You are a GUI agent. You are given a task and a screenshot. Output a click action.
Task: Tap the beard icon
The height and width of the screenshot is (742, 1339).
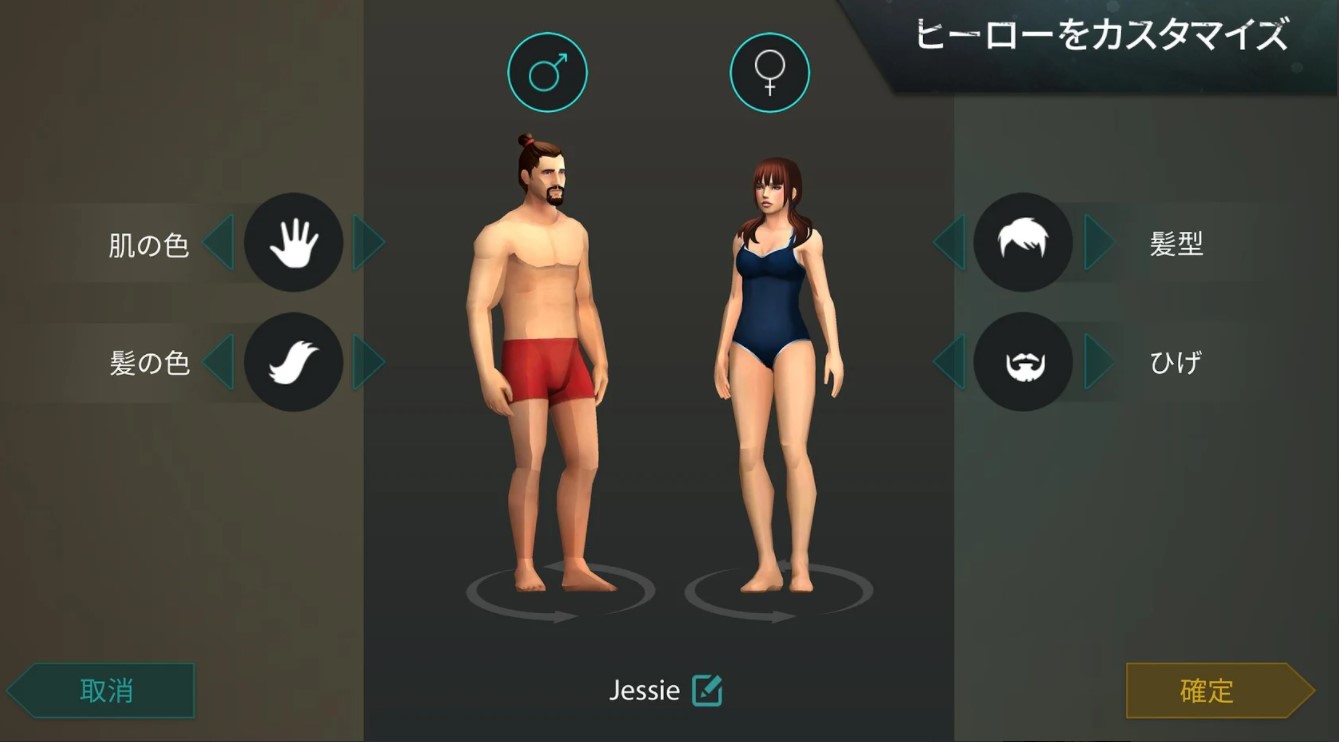1023,362
